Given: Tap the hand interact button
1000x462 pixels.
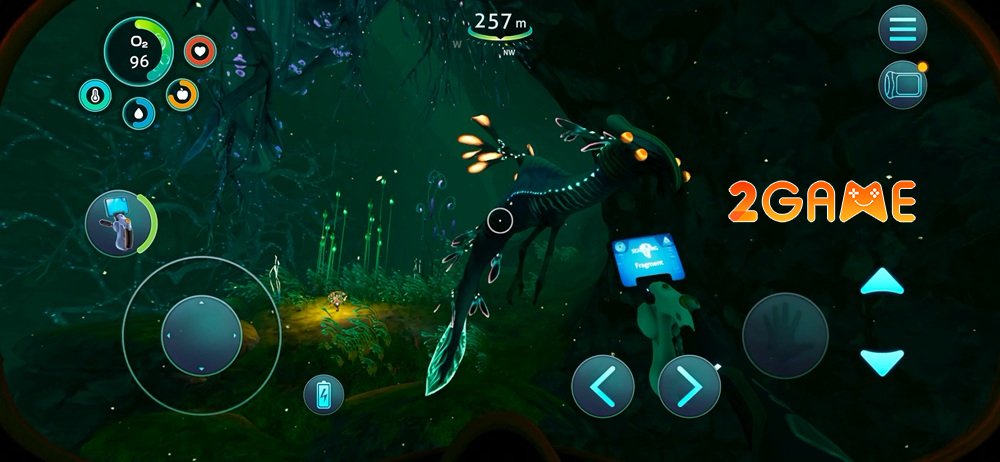Looking at the screenshot, I should 785,336.
